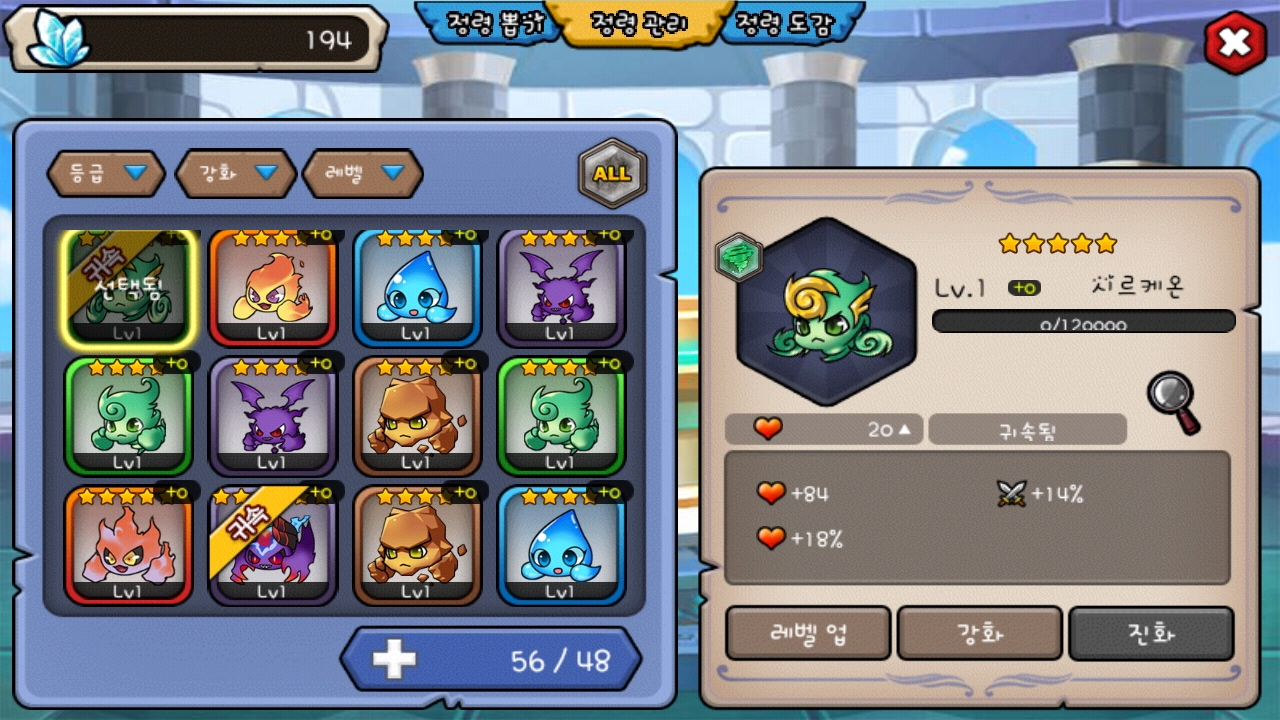This screenshot has height=720, width=1280.
Task: Select the 진화 evolve button
Action: point(1151,633)
